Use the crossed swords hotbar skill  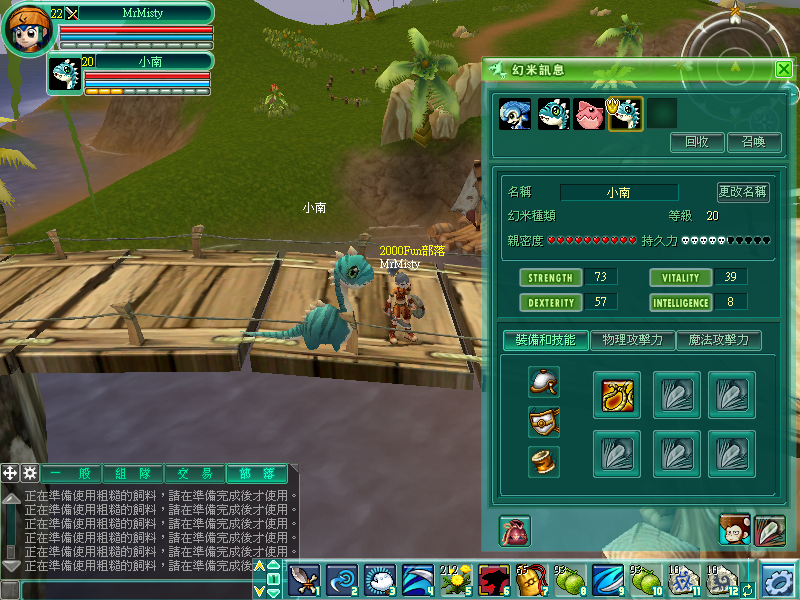point(304,578)
